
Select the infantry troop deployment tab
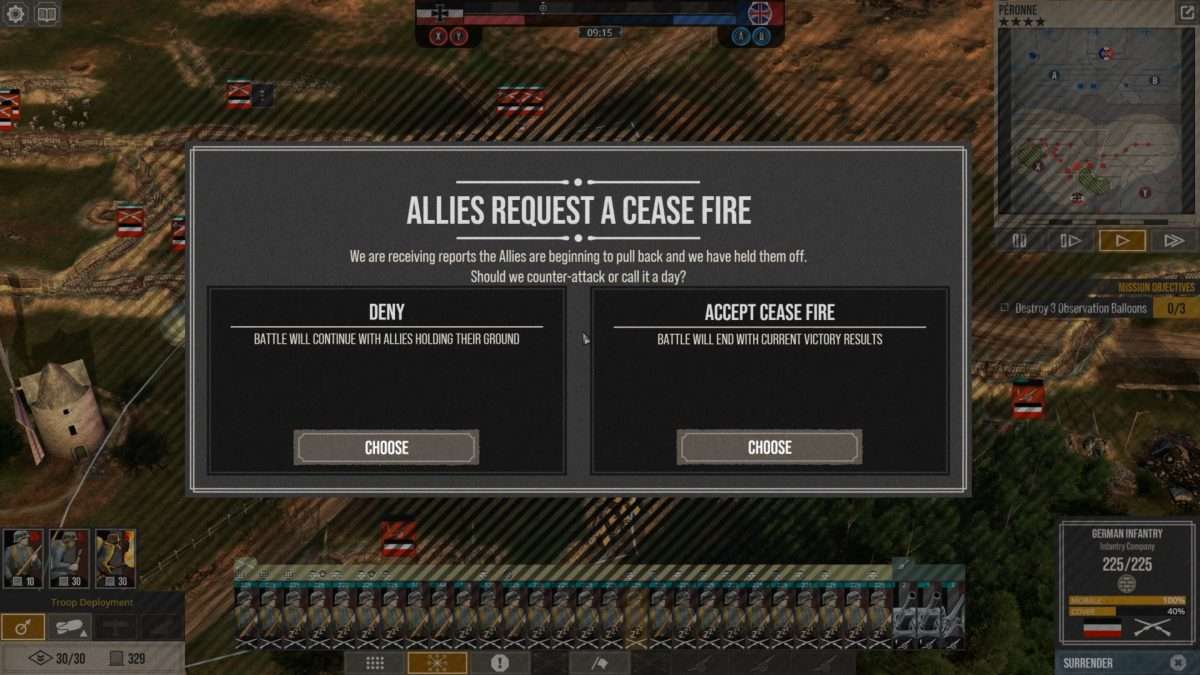(x=22, y=627)
